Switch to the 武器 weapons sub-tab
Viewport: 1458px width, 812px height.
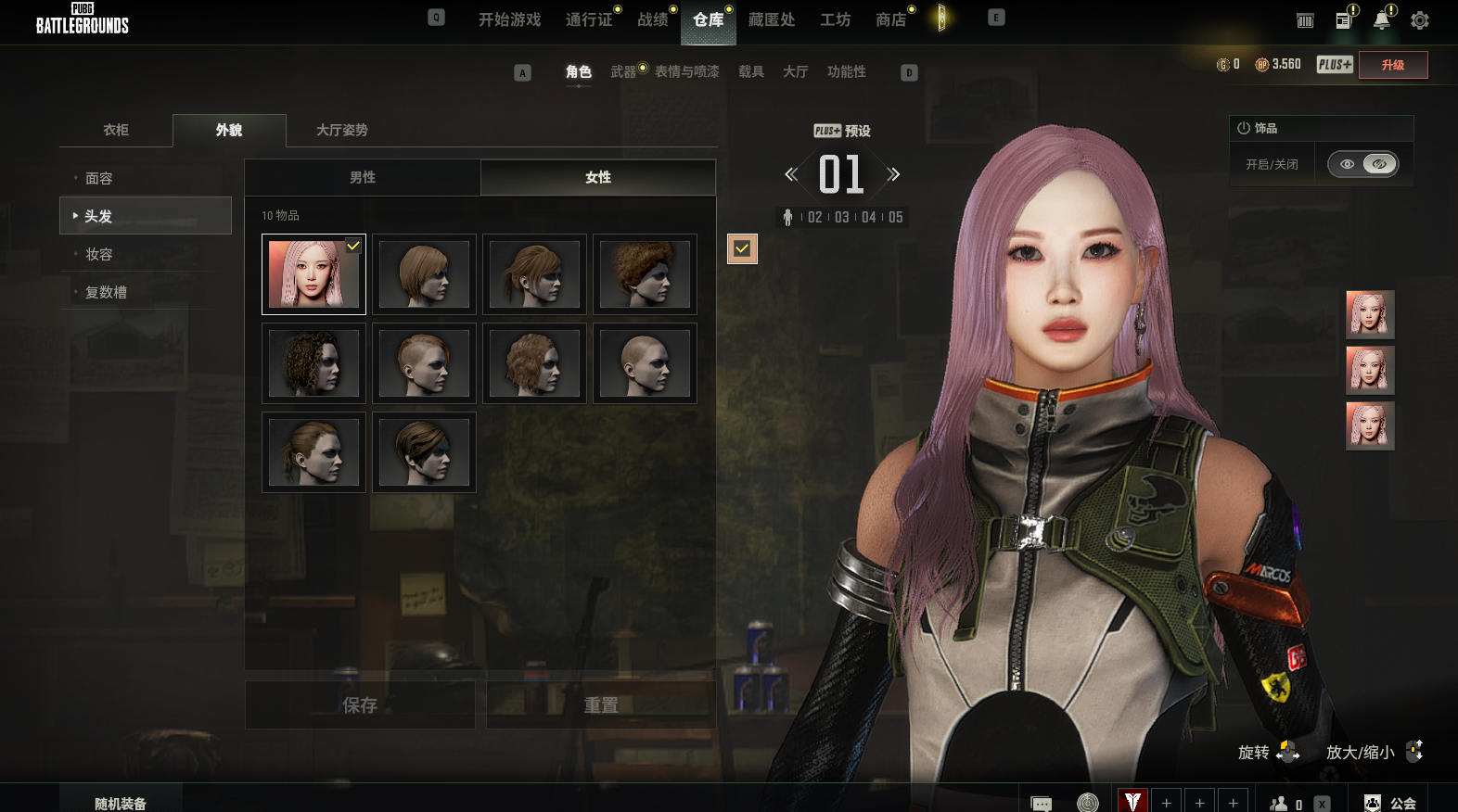click(623, 71)
